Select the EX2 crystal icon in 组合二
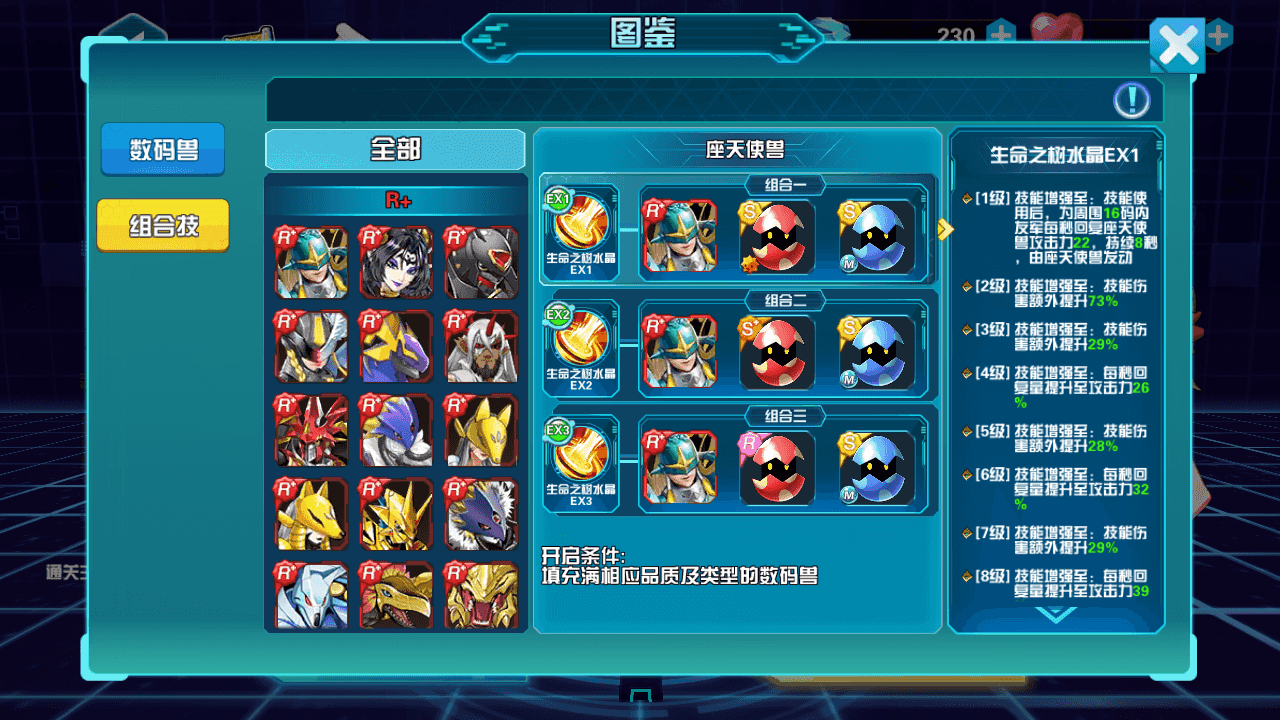This screenshot has width=1280, height=720. pyautogui.click(x=581, y=344)
